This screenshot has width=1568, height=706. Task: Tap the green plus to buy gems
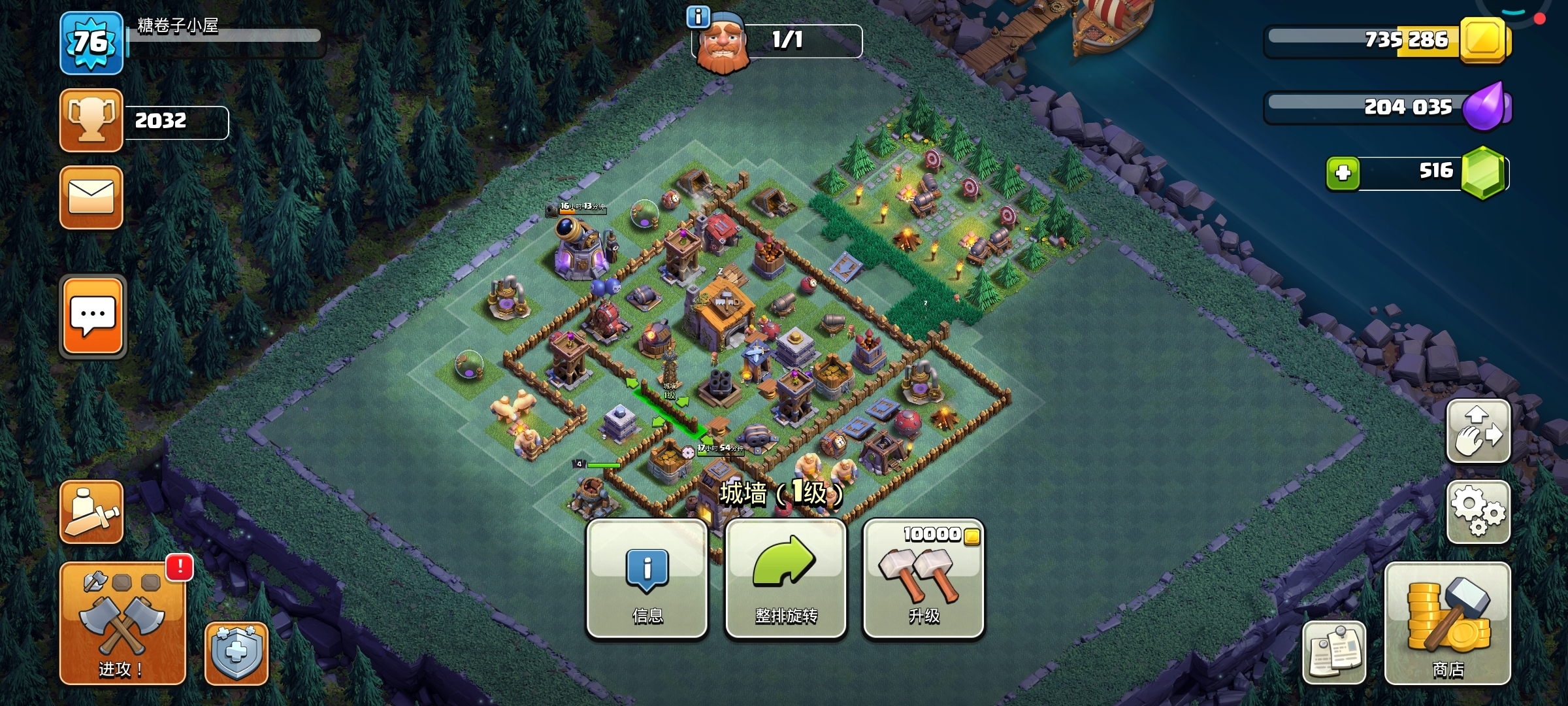(x=1343, y=173)
